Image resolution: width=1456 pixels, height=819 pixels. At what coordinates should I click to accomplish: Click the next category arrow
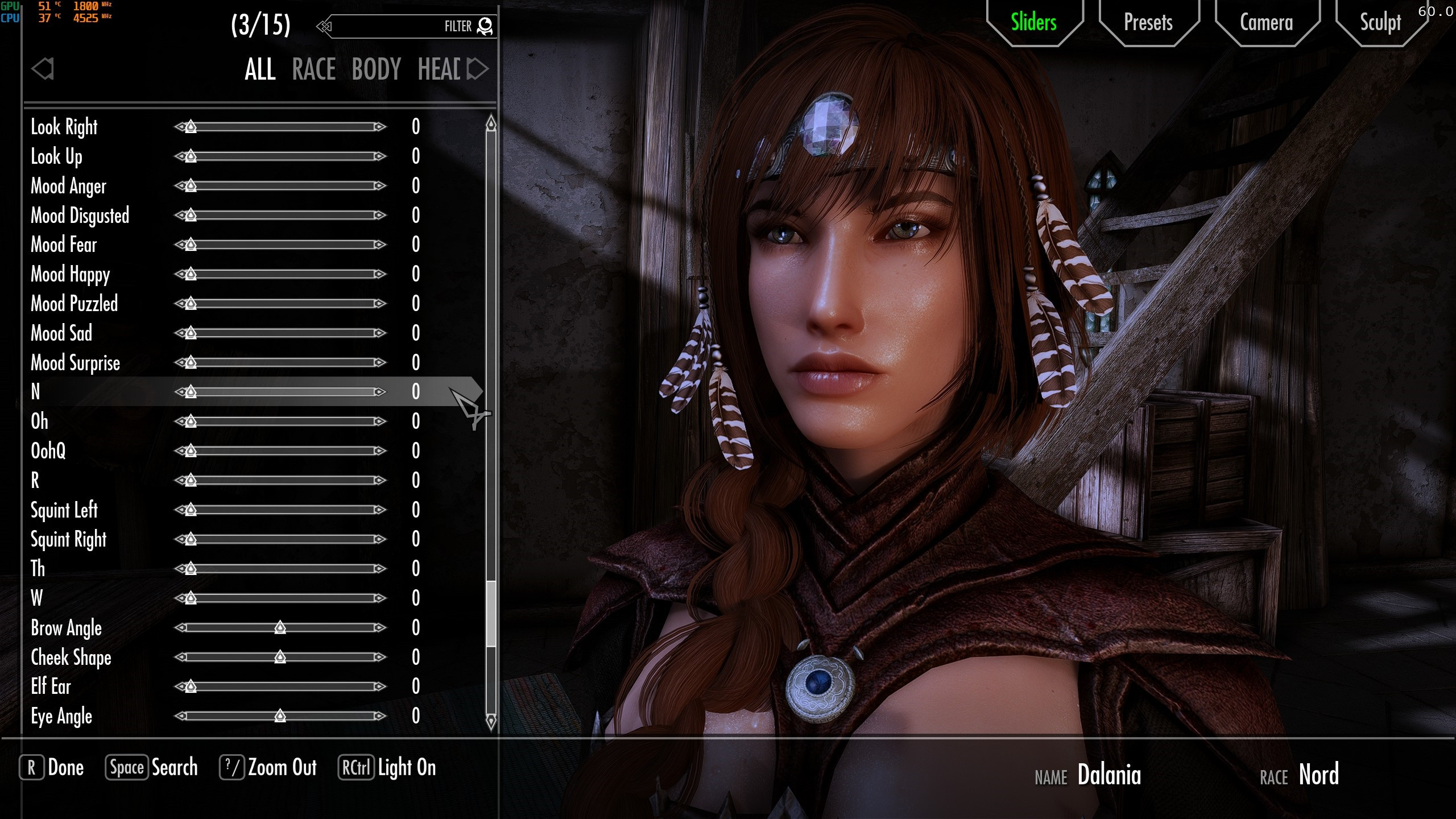pyautogui.click(x=478, y=69)
